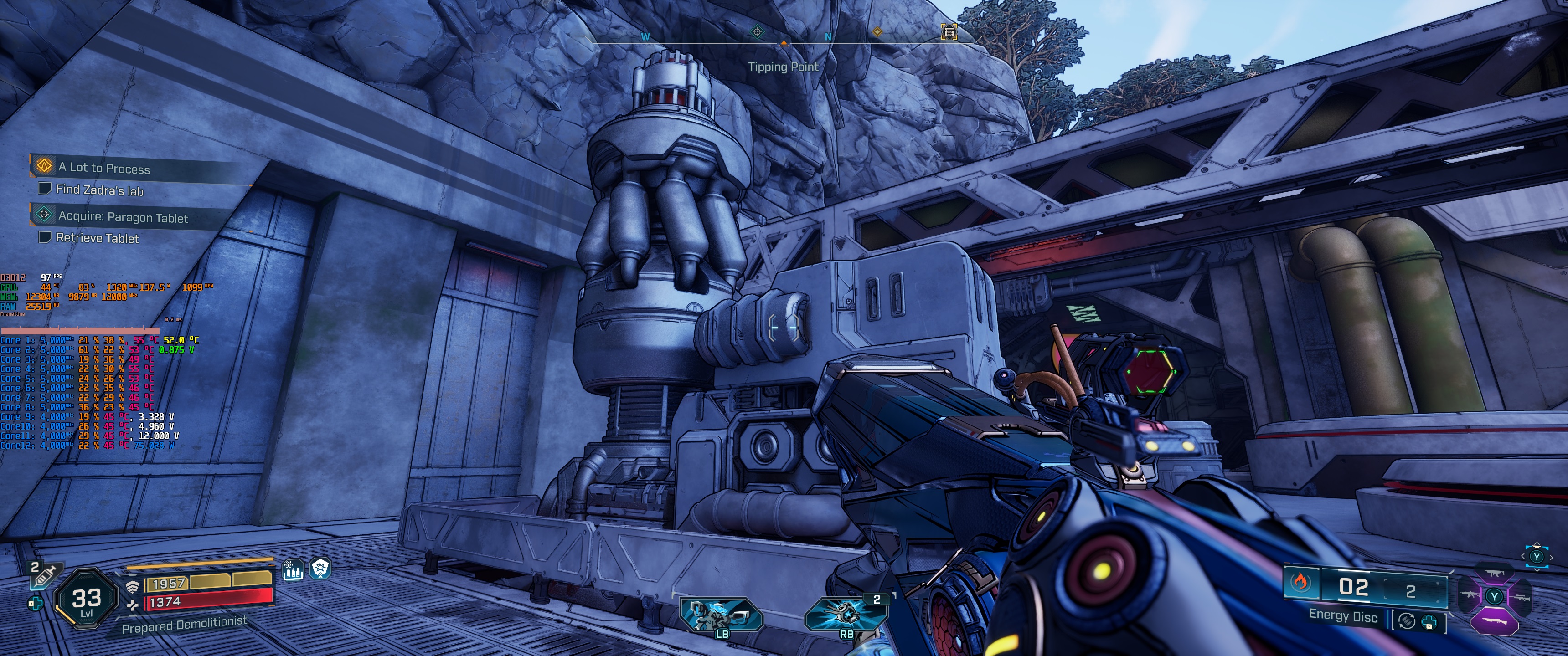1568x656 pixels.
Task: Select the highlighted vehicle station compass marker
Action: (x=949, y=31)
